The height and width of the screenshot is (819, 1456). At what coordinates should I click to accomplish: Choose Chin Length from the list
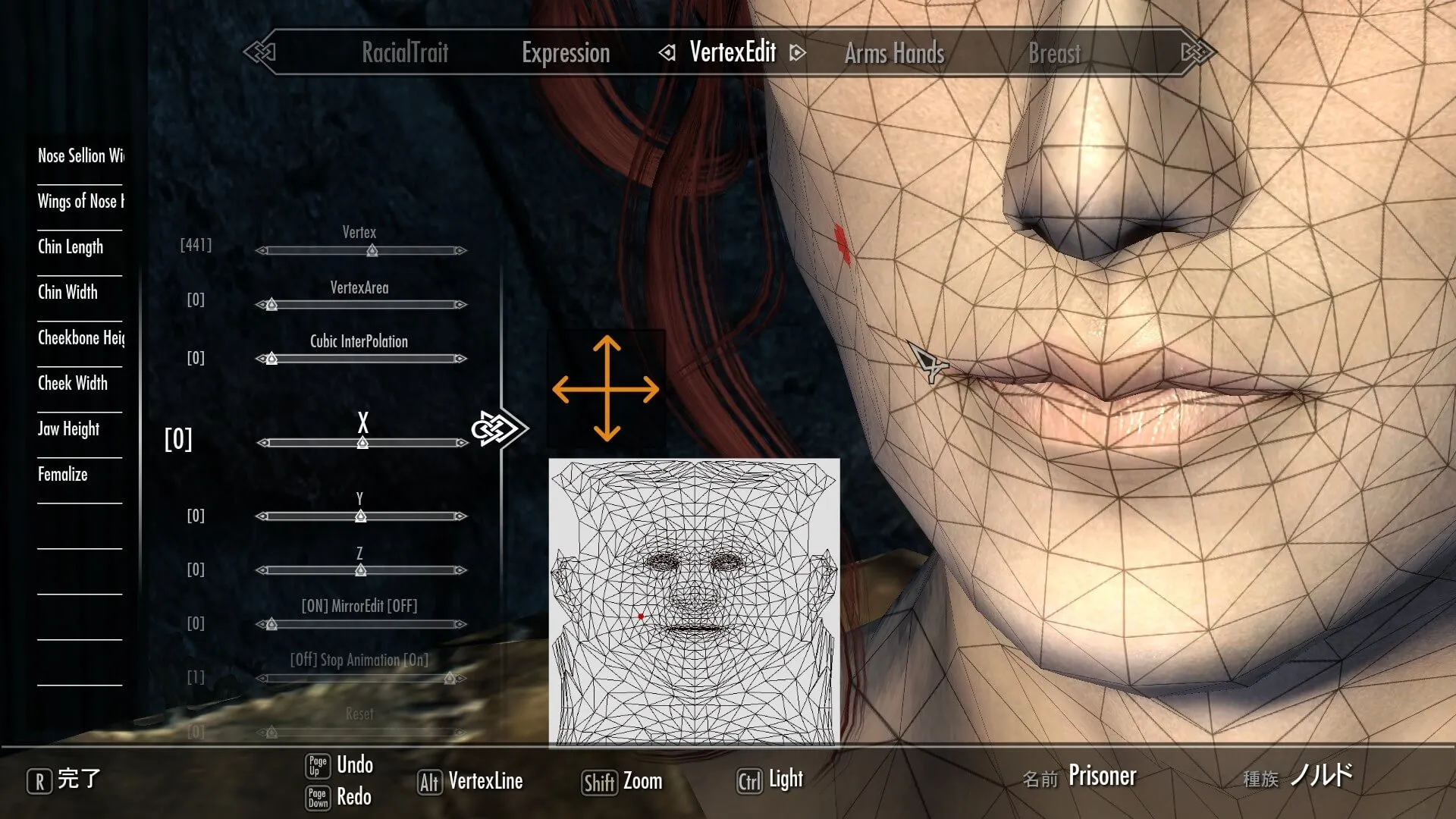pos(71,246)
